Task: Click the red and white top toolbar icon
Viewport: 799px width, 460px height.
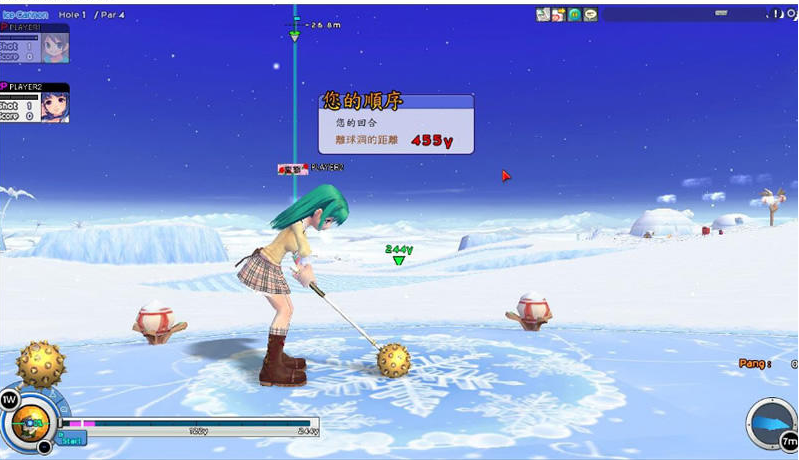Action: click(558, 14)
